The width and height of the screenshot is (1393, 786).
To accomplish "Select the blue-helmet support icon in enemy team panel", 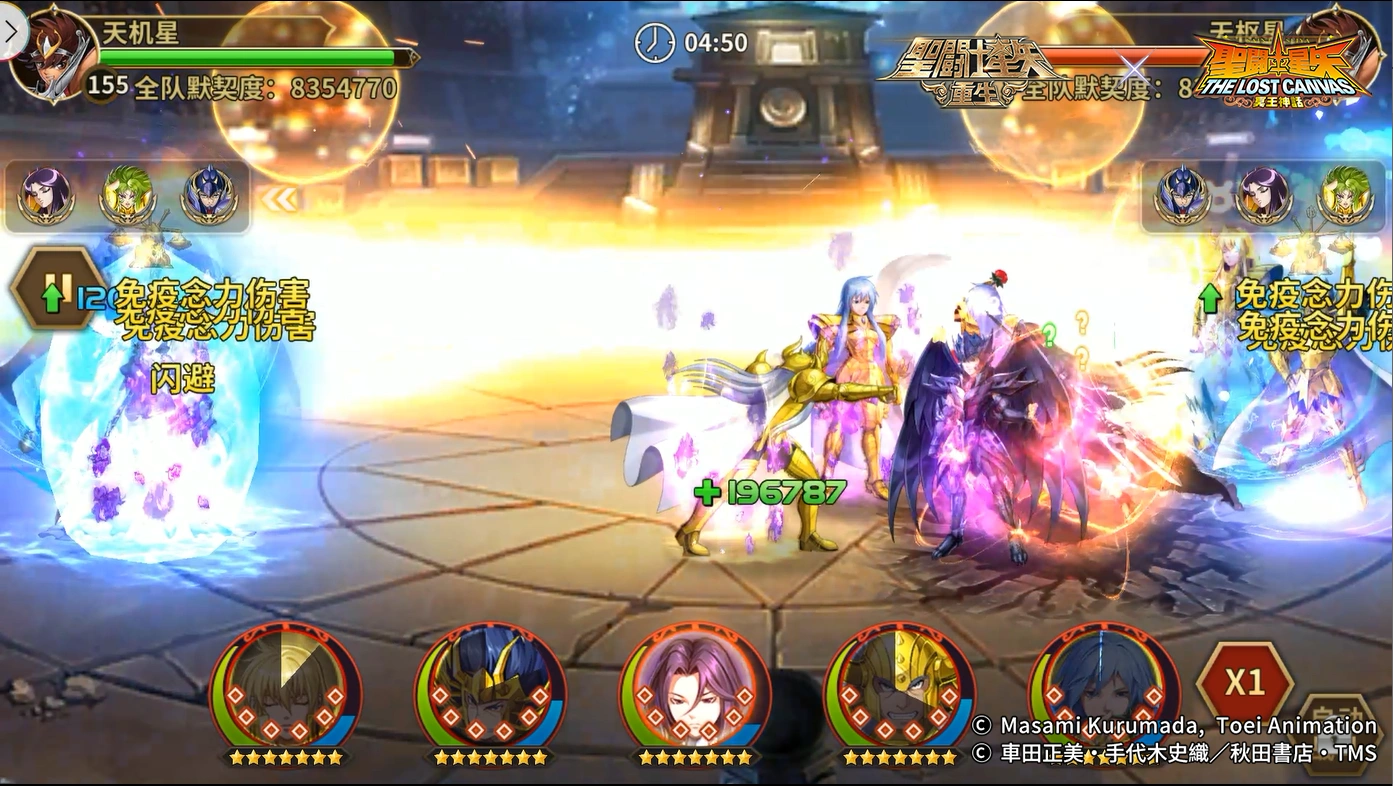I will [1183, 196].
